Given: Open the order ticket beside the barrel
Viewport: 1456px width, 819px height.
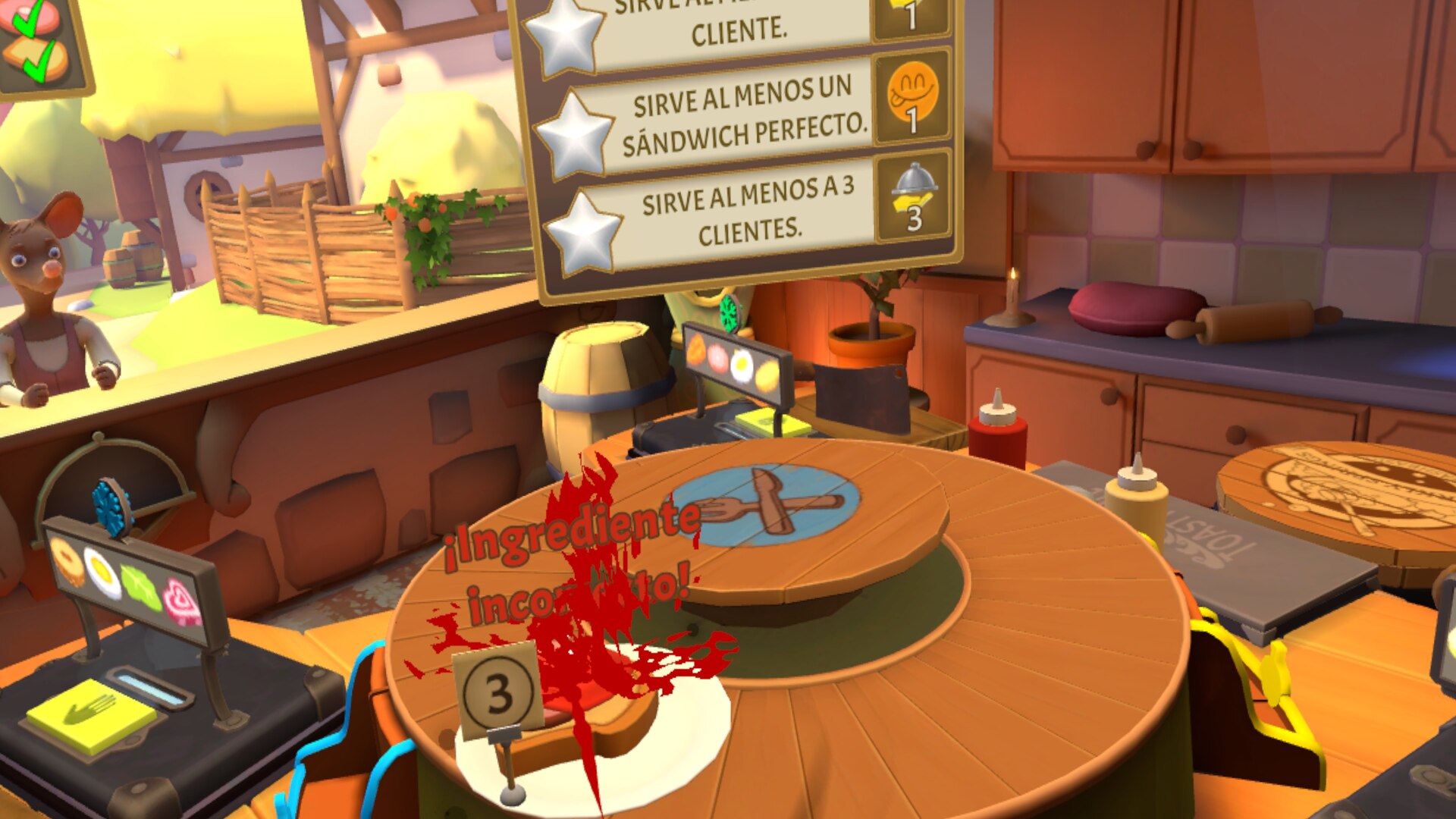Looking at the screenshot, I should tap(734, 363).
